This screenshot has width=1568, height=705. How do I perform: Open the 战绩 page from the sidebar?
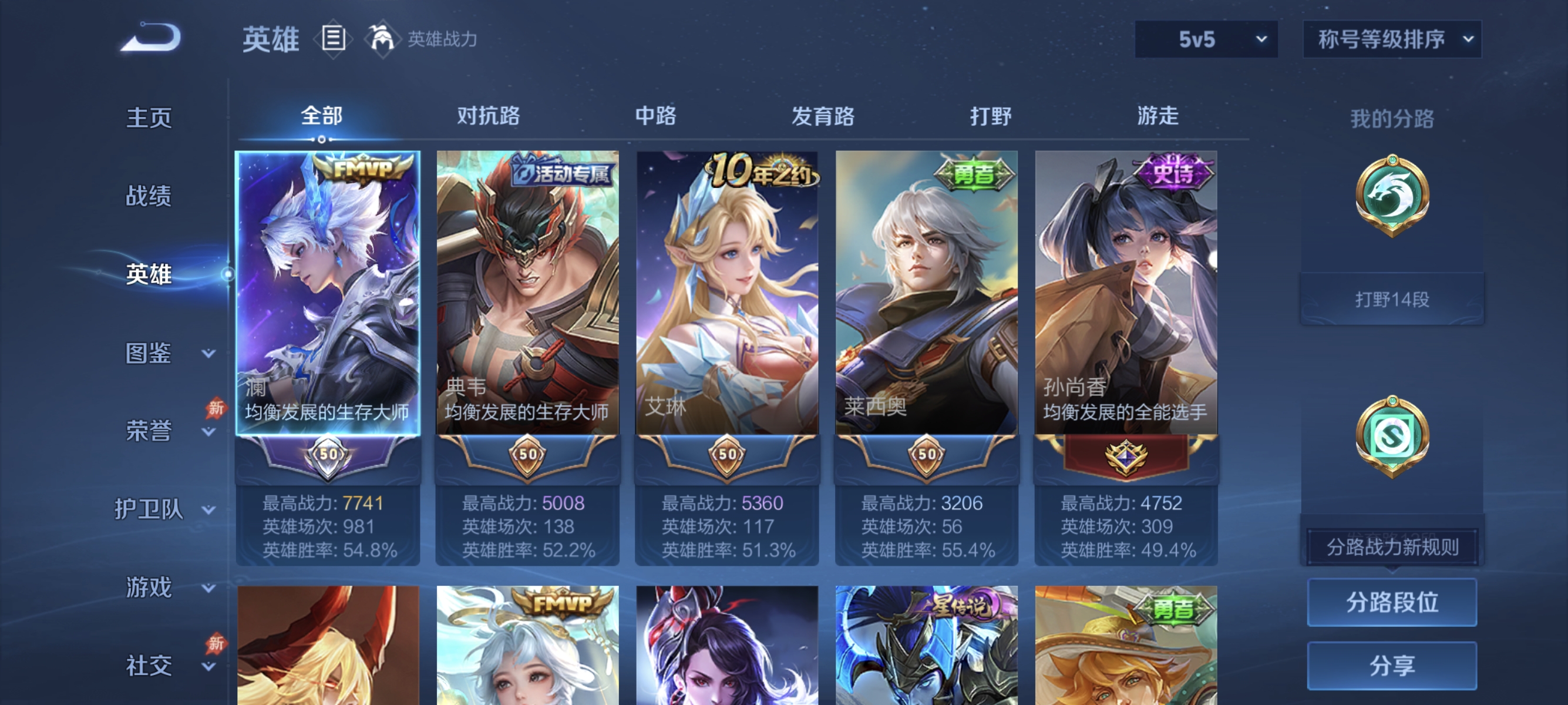tap(149, 197)
